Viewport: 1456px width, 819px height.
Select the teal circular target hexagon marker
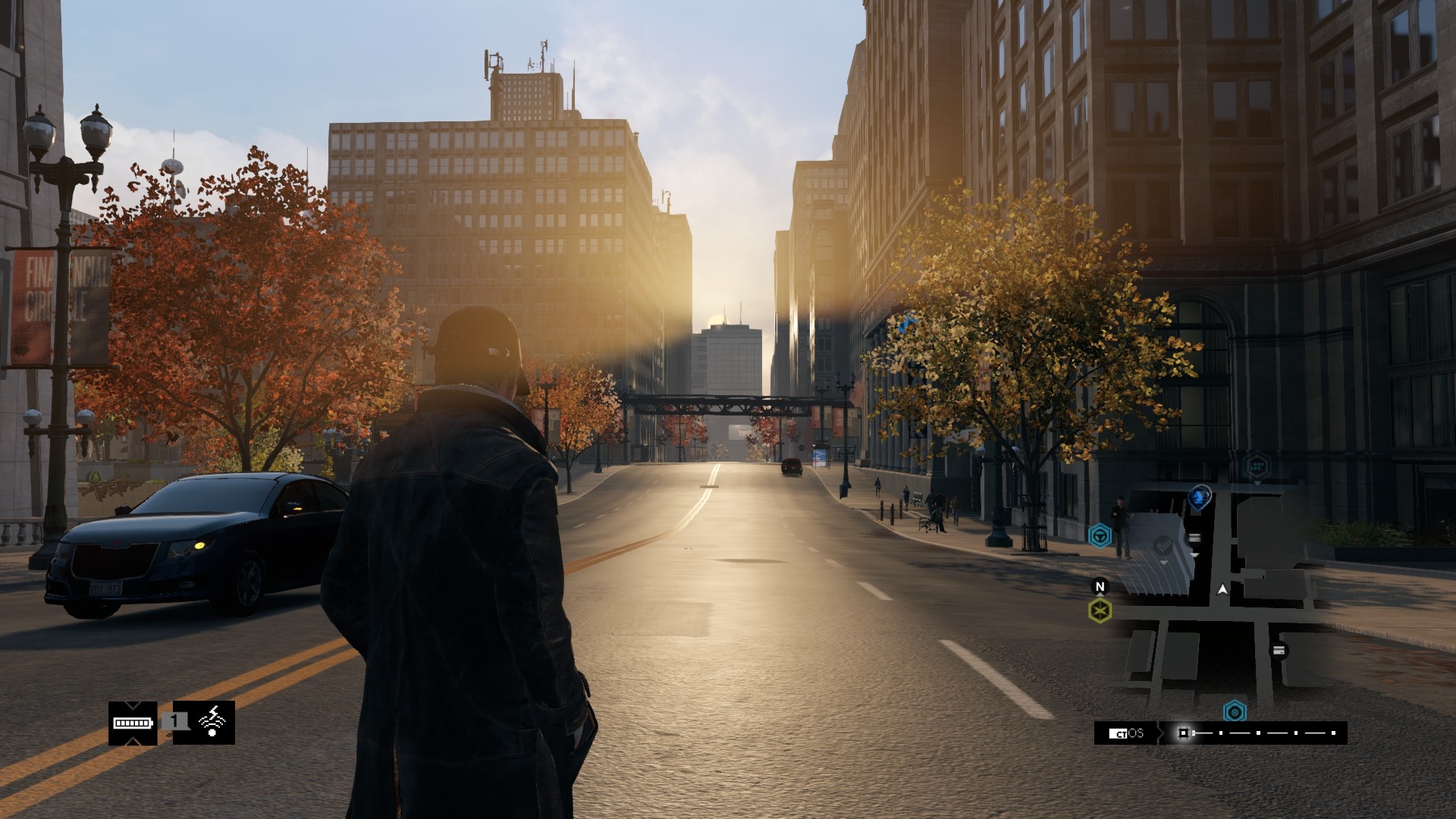[x=1235, y=712]
